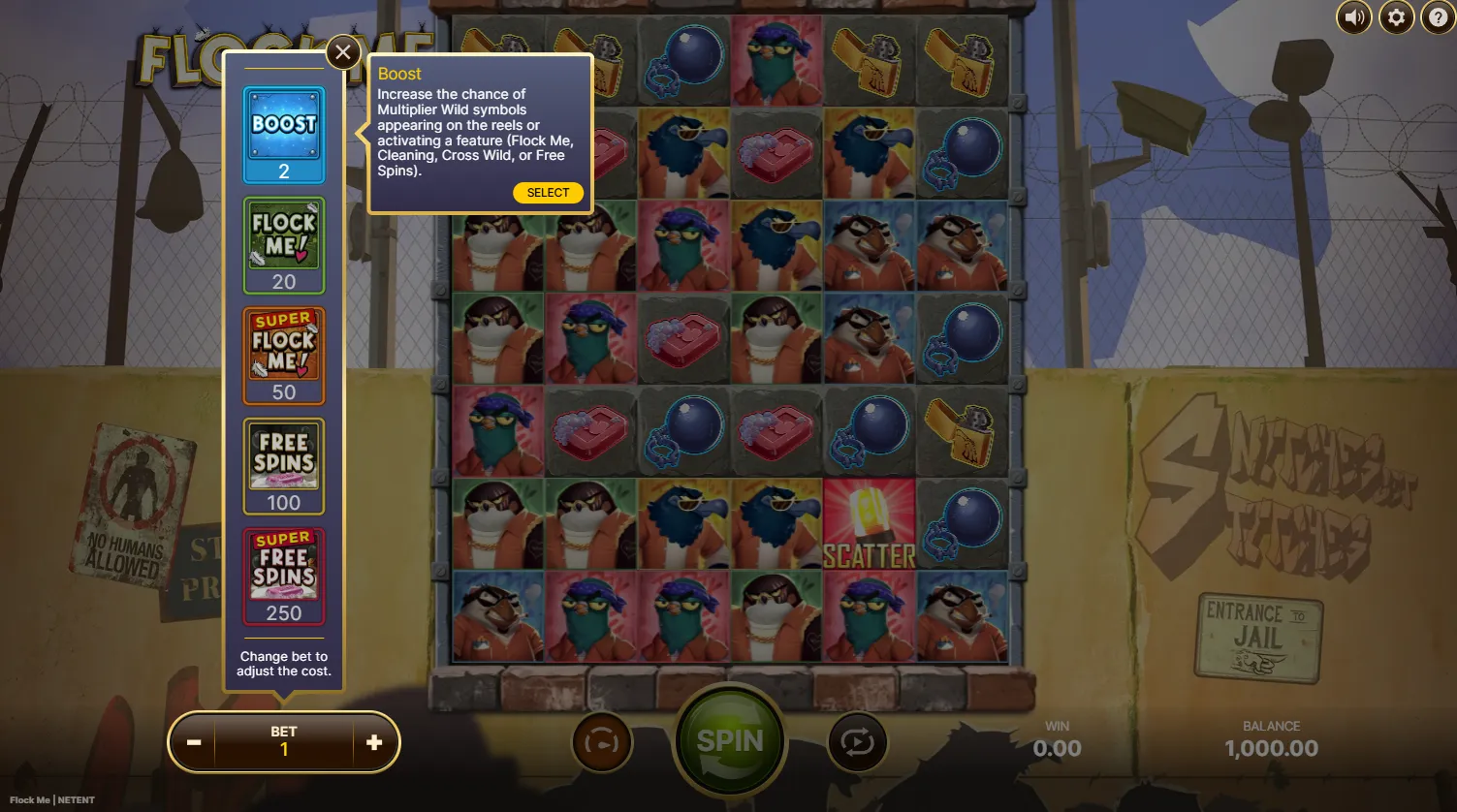The image size is (1457, 812).
Task: Pick the Super Flock Me feature costing 50
Action: (x=284, y=355)
